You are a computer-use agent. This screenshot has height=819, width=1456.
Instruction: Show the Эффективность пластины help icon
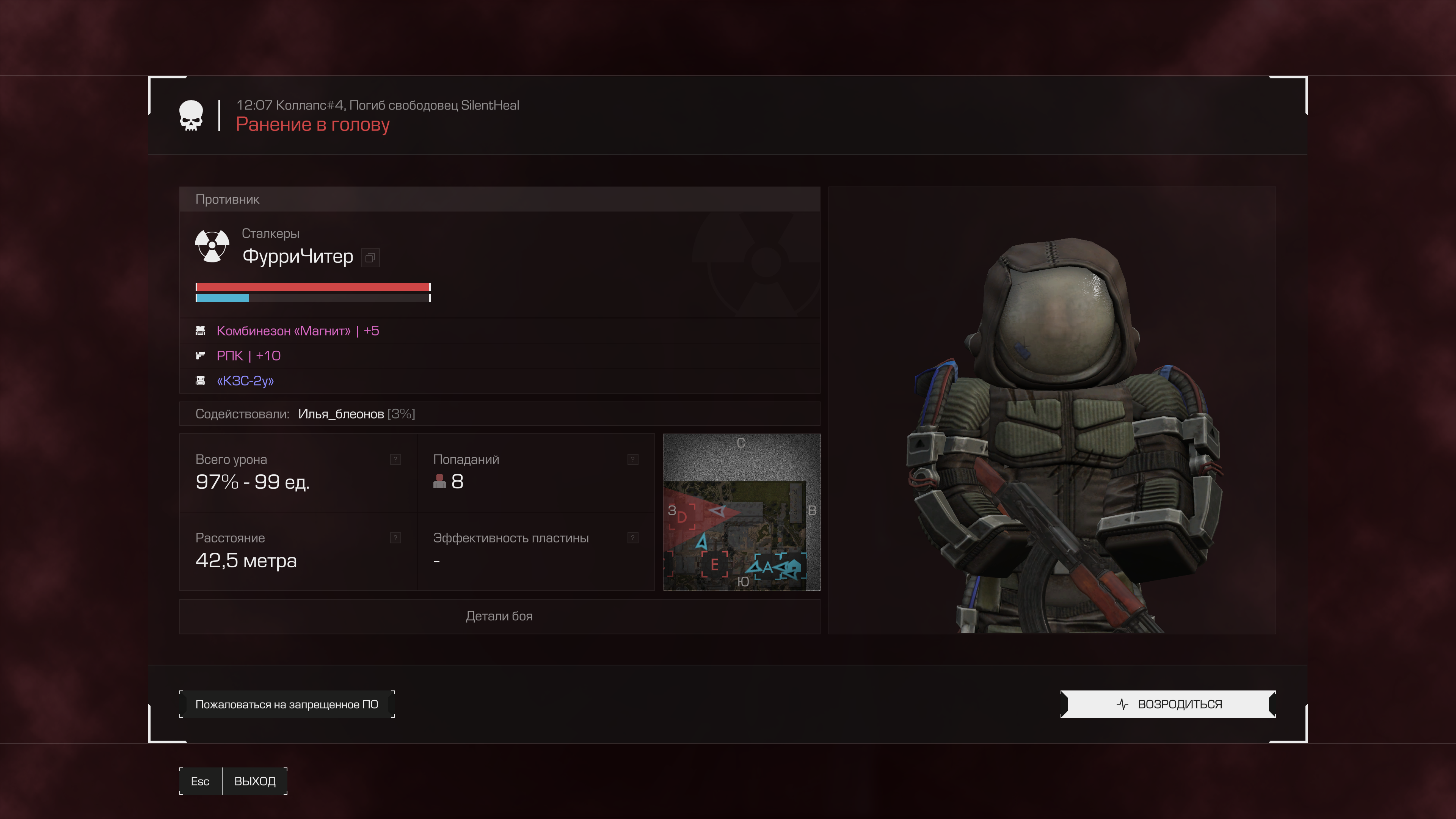click(633, 538)
